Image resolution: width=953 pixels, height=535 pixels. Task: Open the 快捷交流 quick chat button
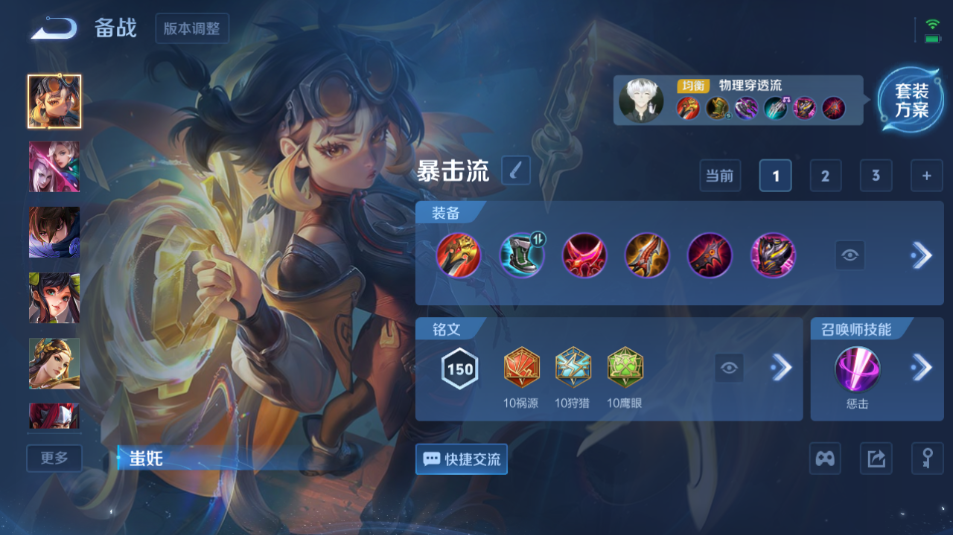pos(461,459)
